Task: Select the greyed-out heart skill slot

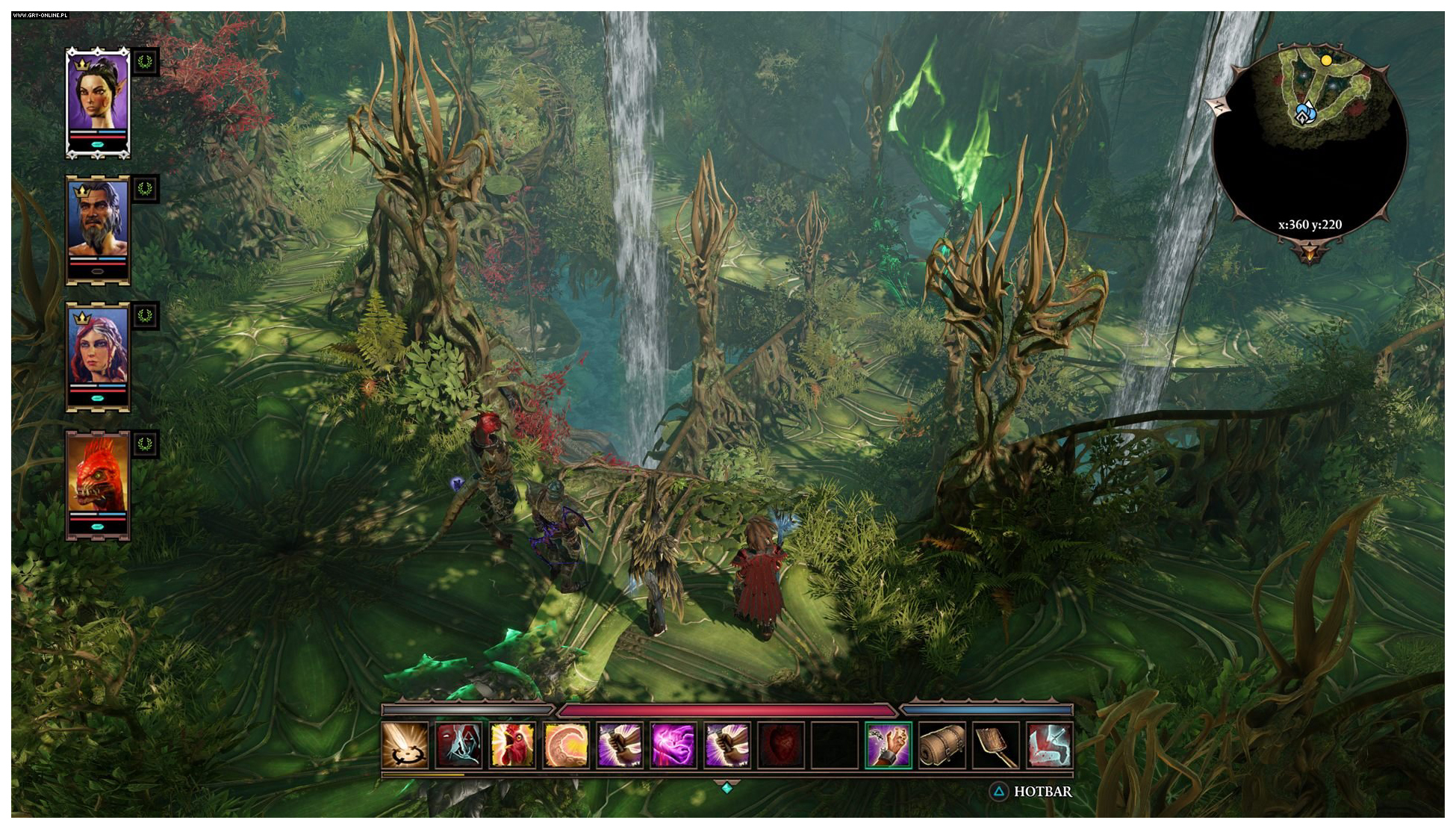Action: [x=781, y=745]
